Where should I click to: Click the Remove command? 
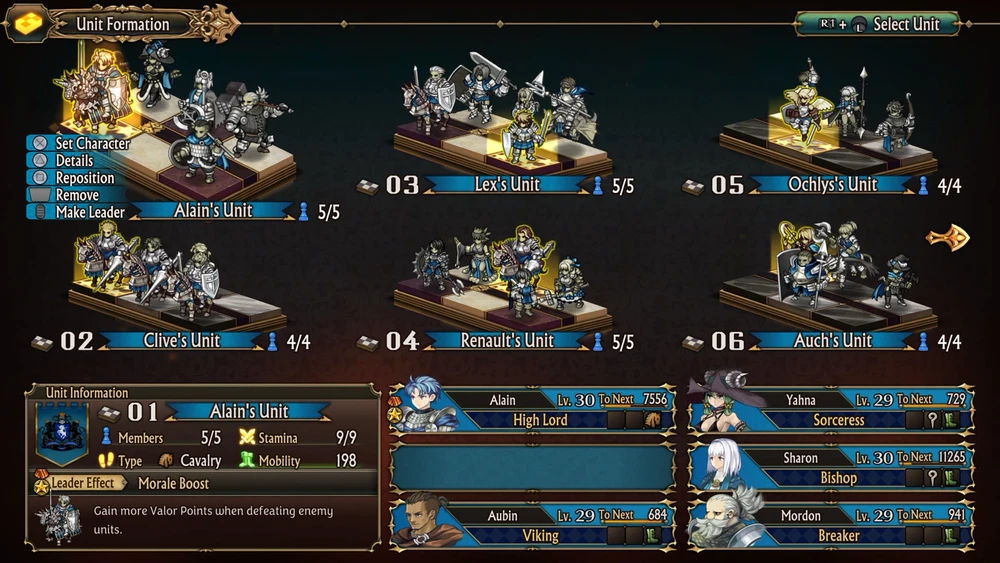tap(77, 195)
